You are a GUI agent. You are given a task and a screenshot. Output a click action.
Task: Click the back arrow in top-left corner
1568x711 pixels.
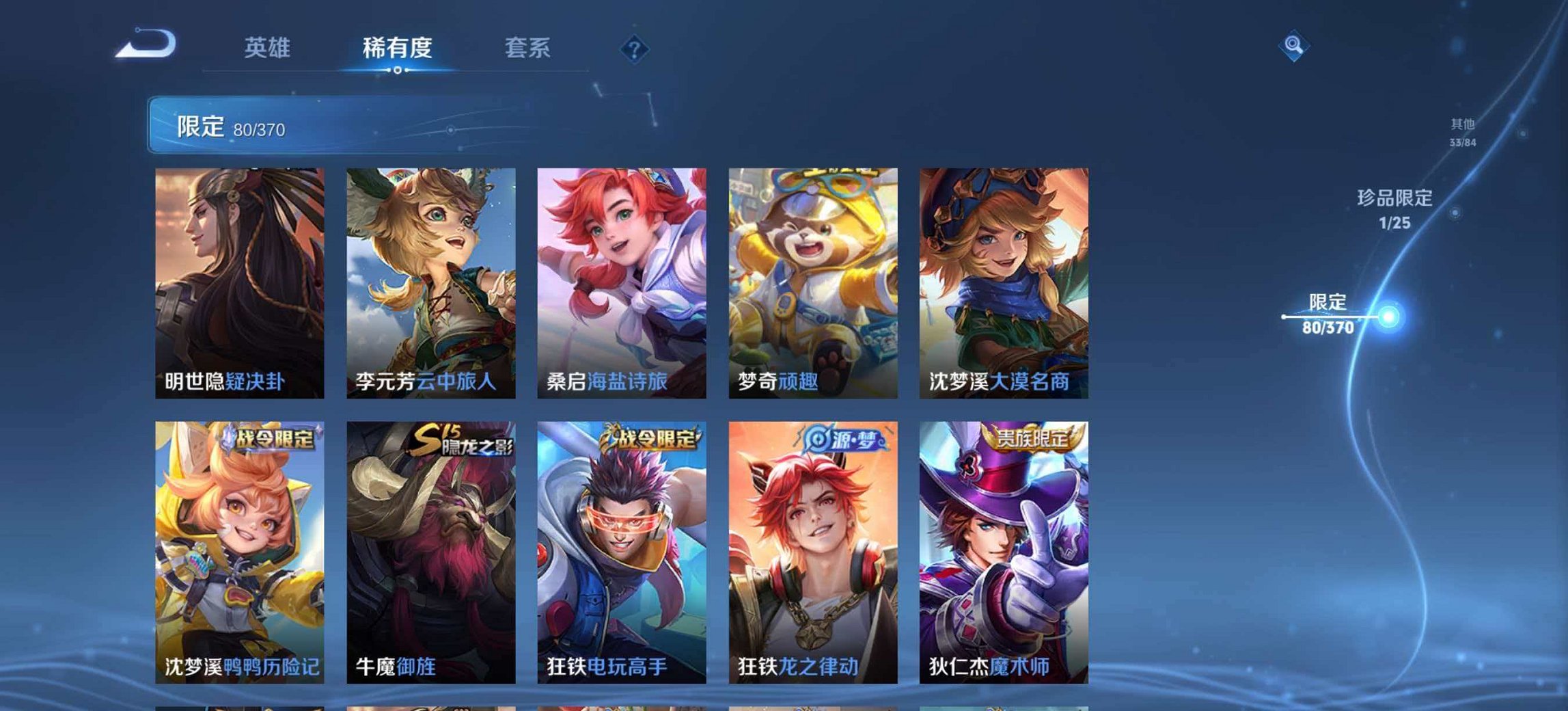146,44
